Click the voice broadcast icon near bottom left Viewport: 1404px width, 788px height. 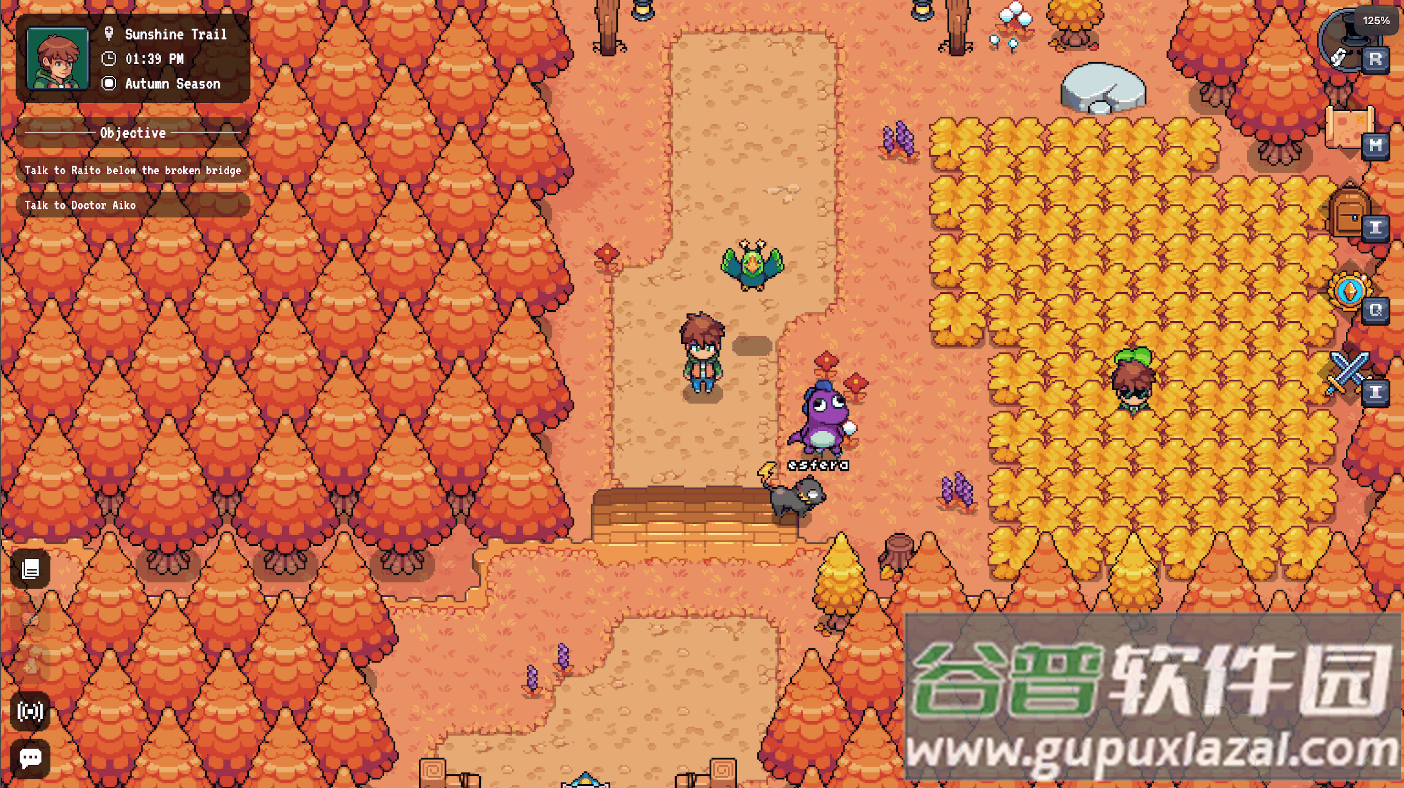click(30, 712)
